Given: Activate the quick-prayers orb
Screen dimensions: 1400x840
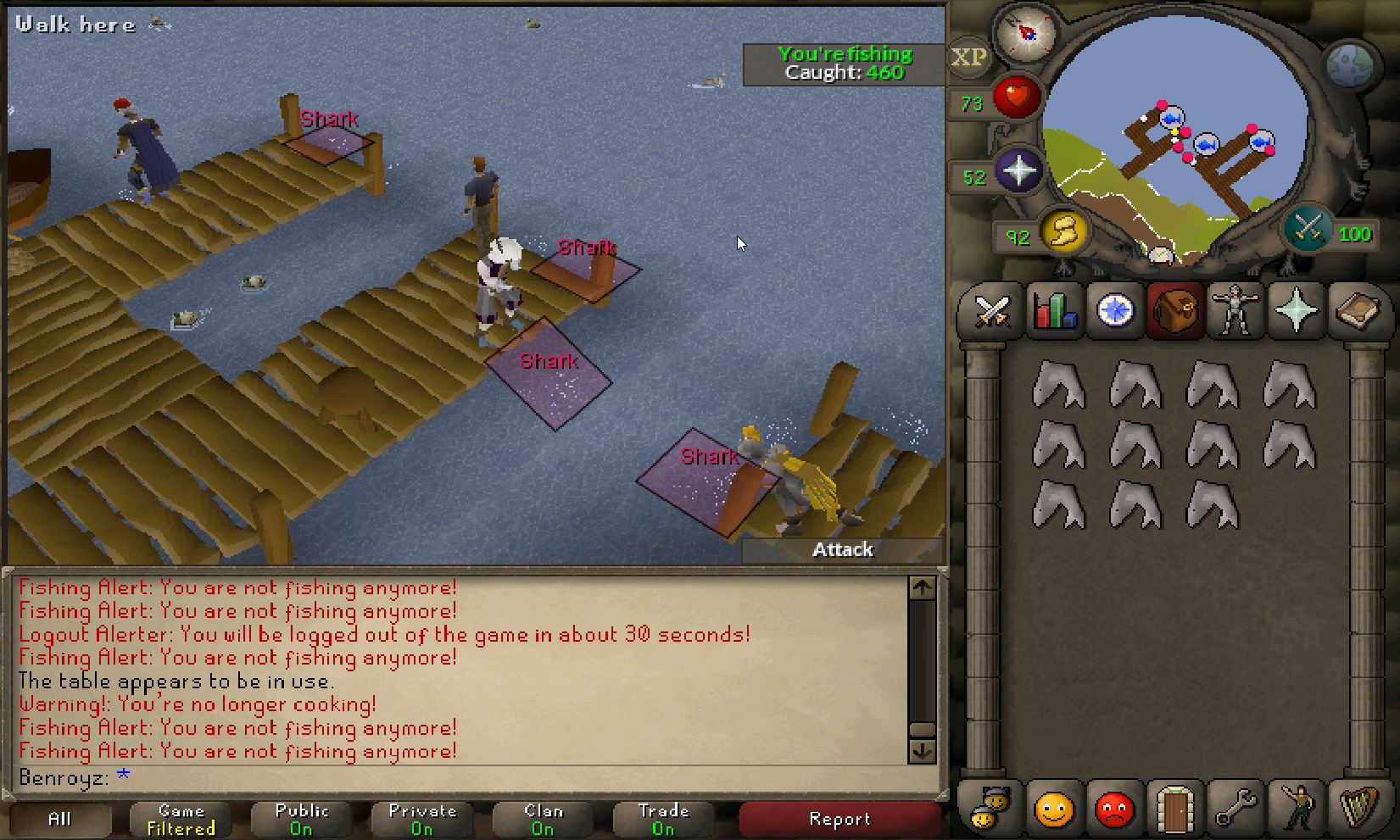Looking at the screenshot, I should (x=1018, y=170).
